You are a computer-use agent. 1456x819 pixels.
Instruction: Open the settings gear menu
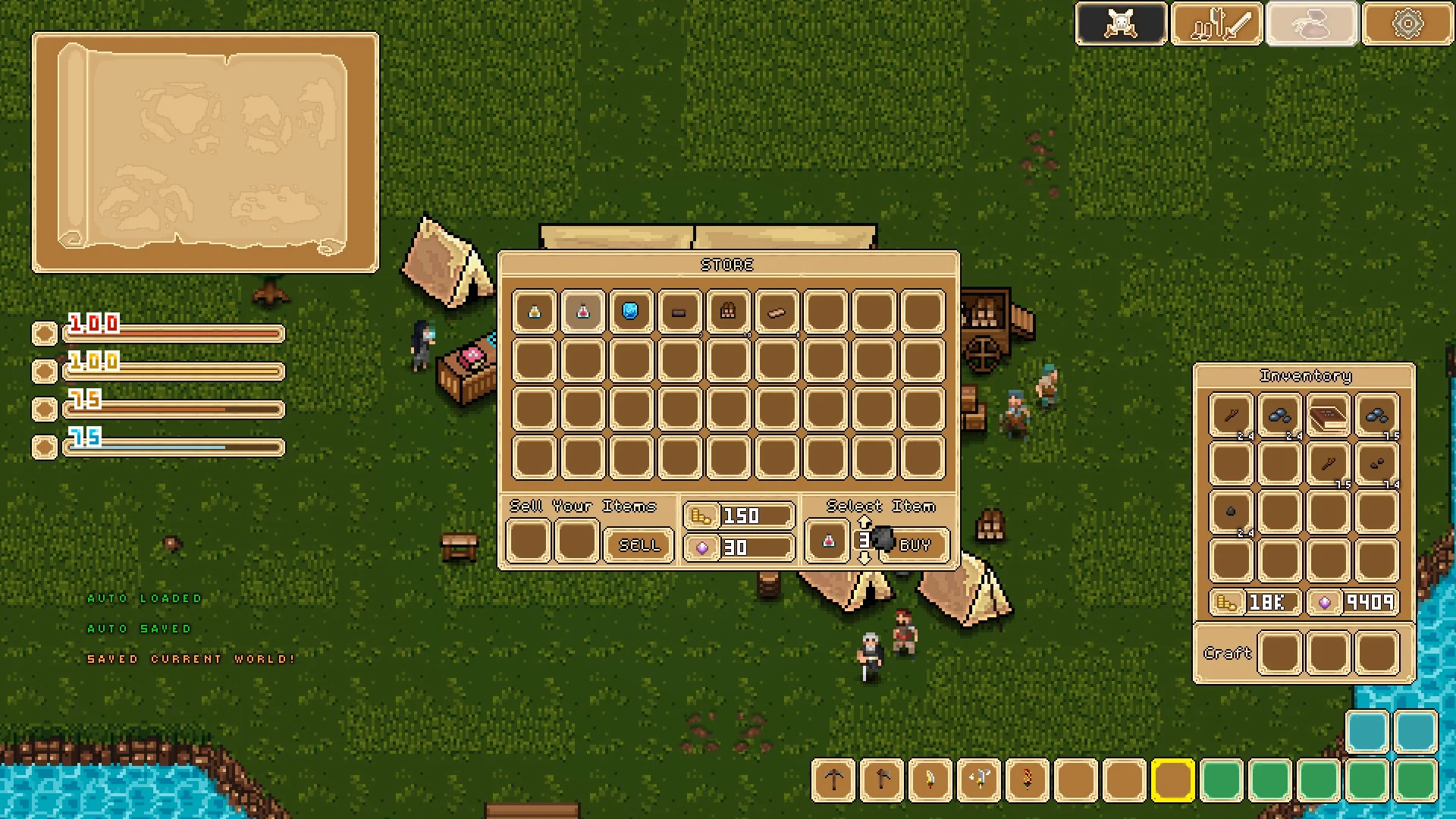[x=1407, y=24]
